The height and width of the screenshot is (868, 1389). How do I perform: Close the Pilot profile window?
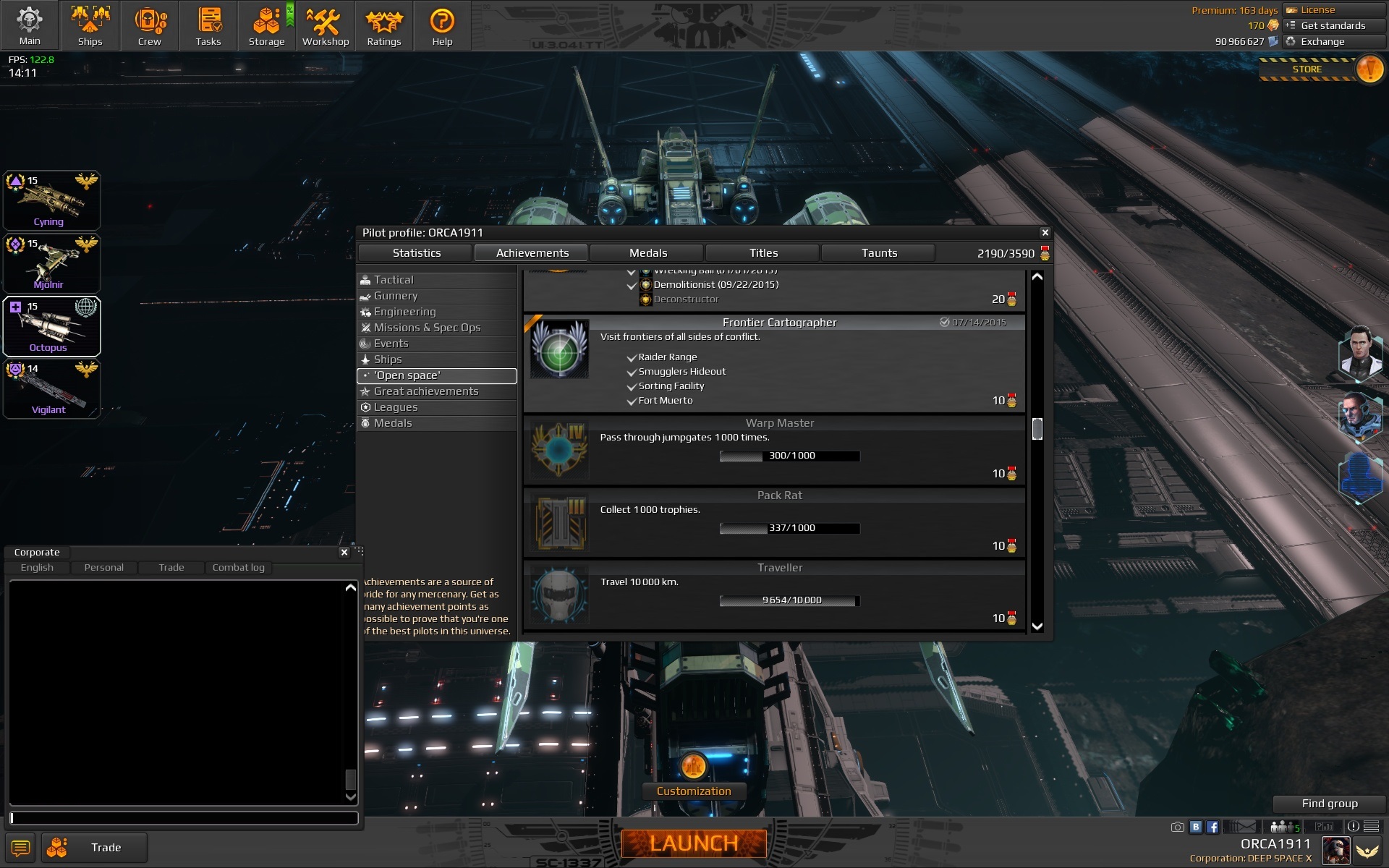[1045, 232]
